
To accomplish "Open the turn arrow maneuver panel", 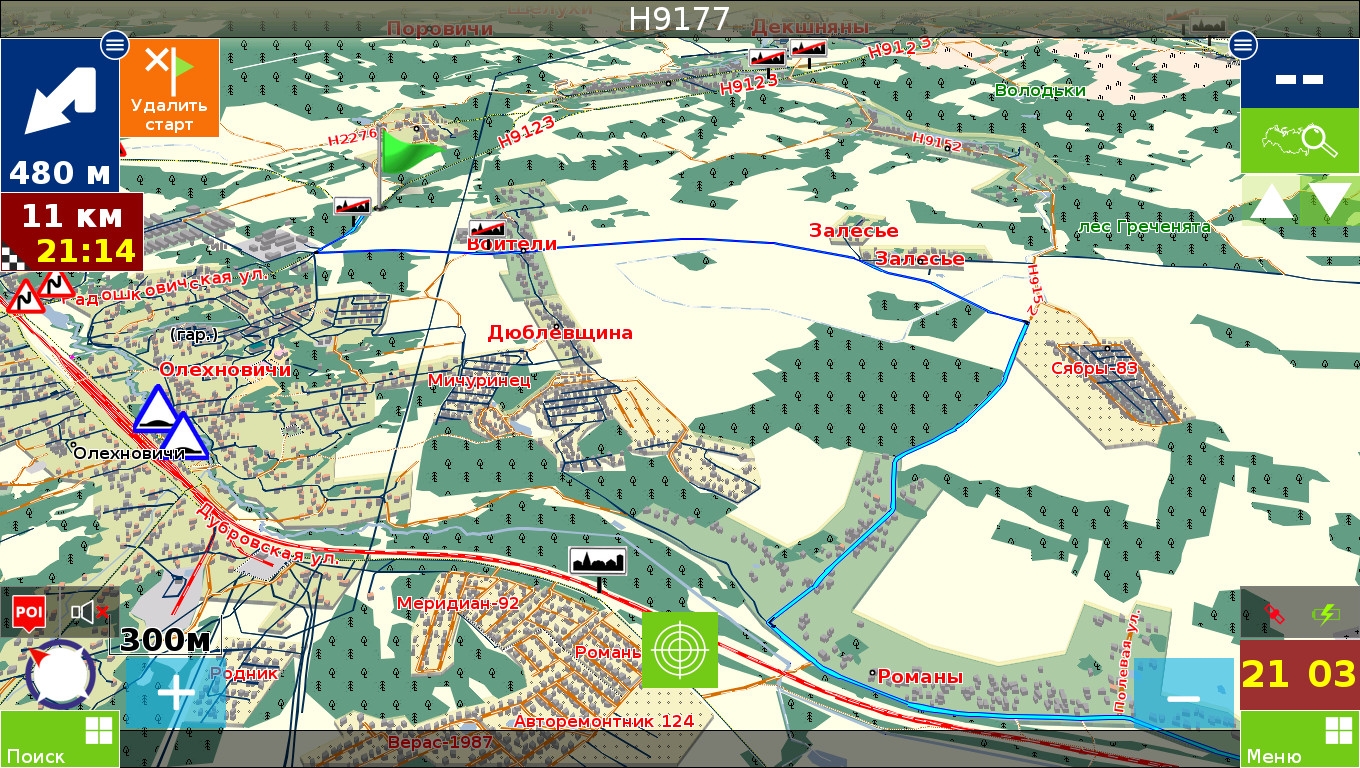I will (59, 115).
